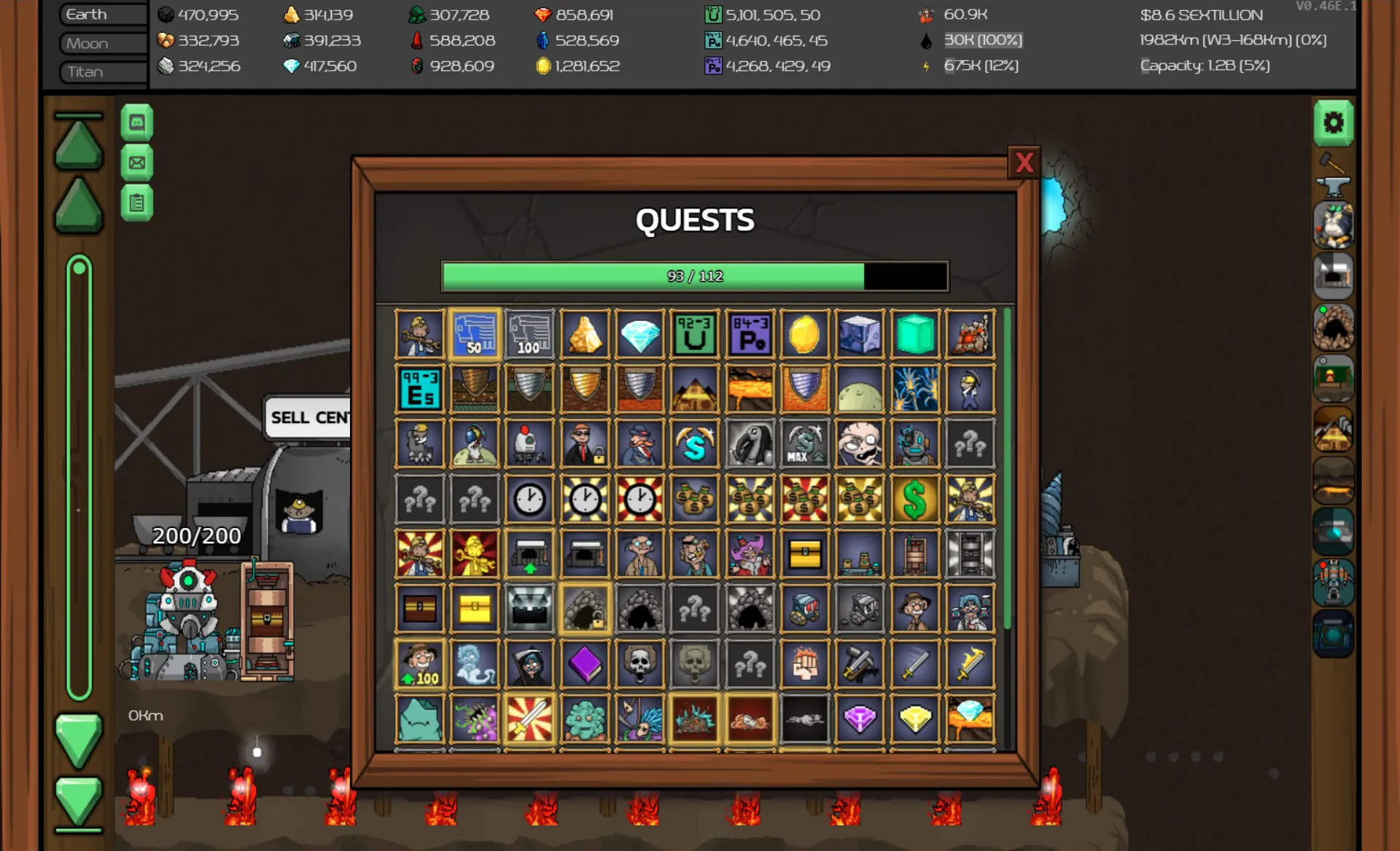Open the mail envelope icon on left side
This screenshot has width=1400, height=851.
point(137,163)
